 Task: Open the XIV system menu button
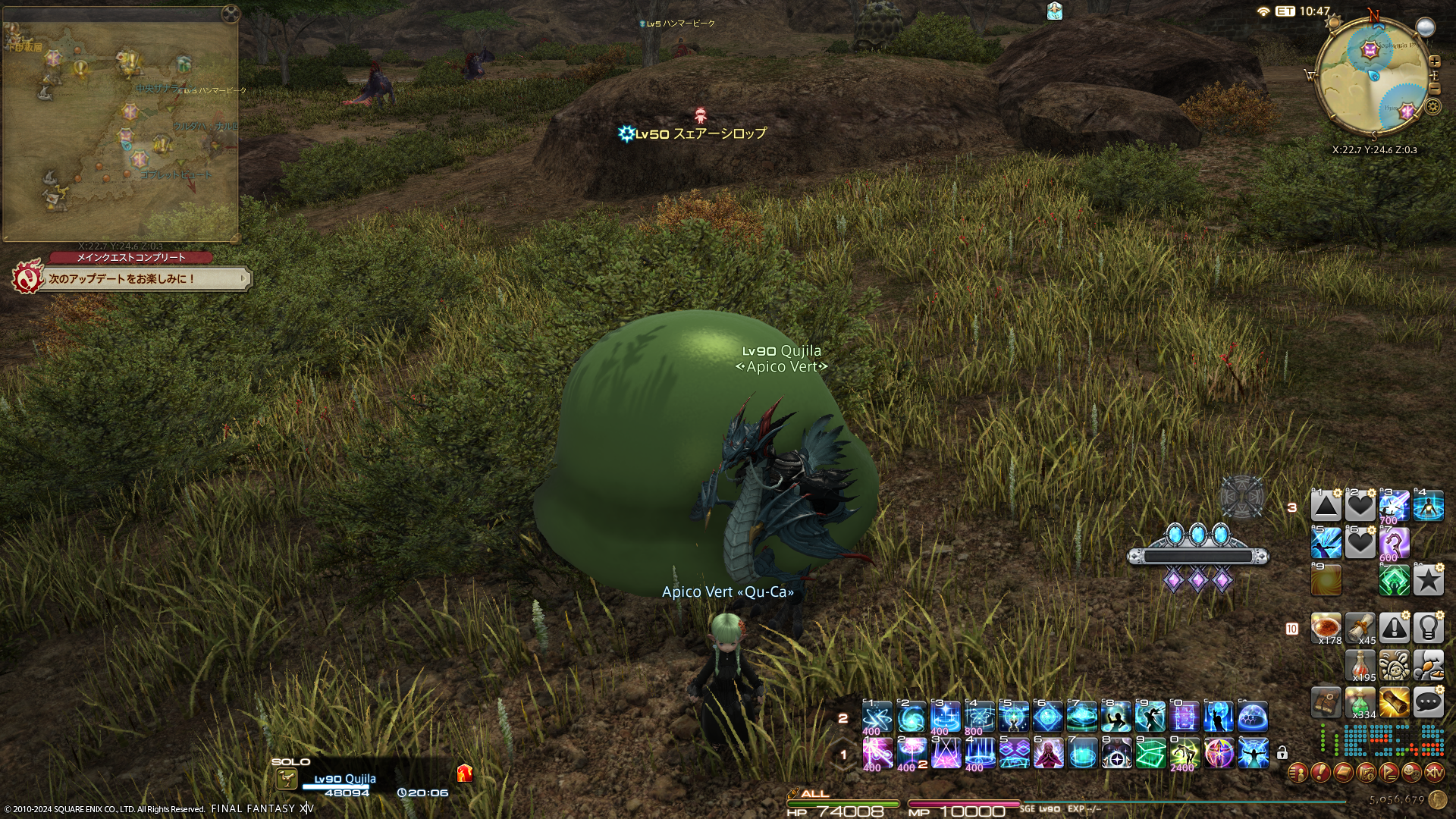(x=1434, y=773)
